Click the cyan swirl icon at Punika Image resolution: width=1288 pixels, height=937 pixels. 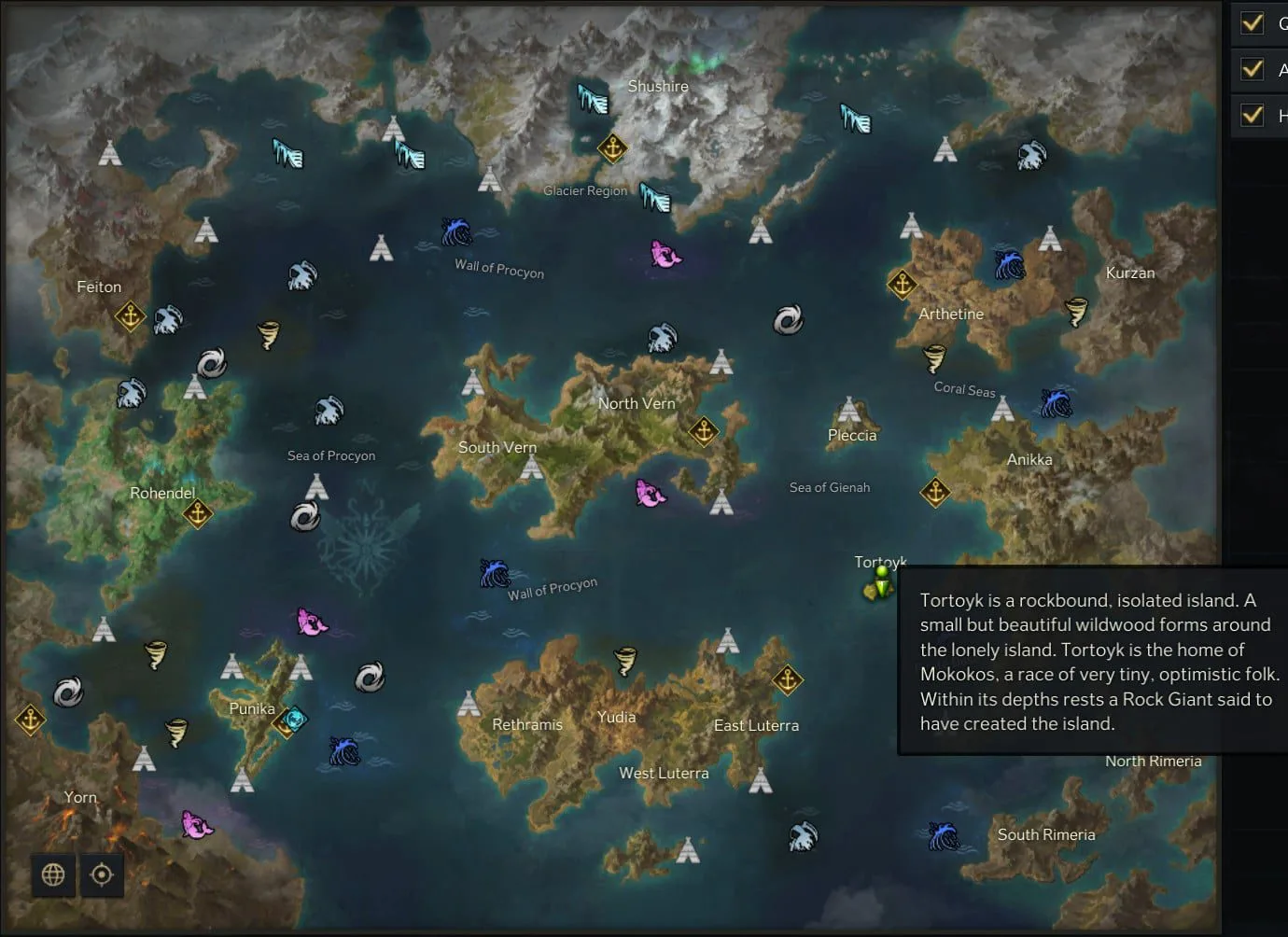pos(296,719)
